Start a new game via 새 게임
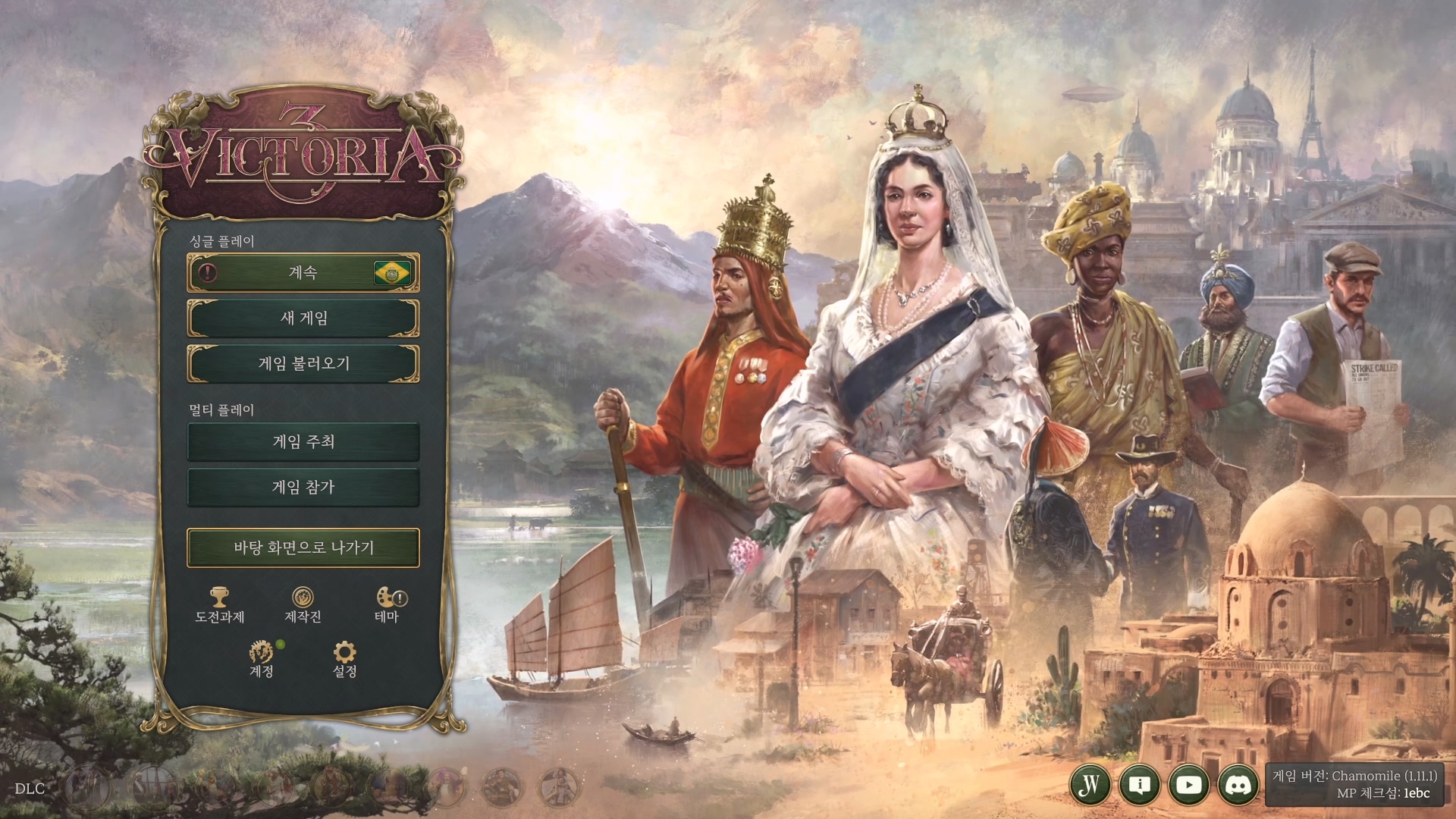Screen dimensions: 1456x819 click(x=303, y=318)
